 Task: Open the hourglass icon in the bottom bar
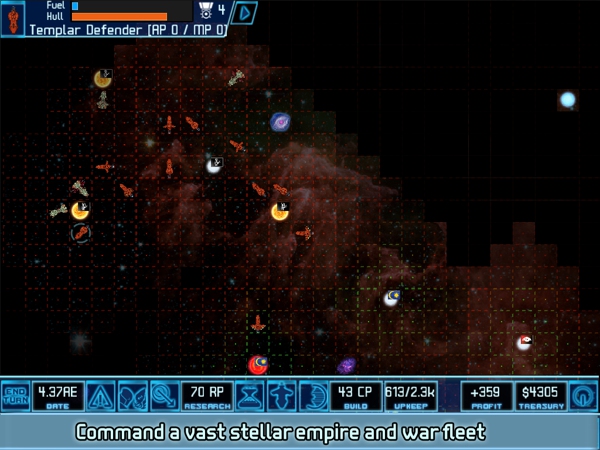(x=253, y=396)
